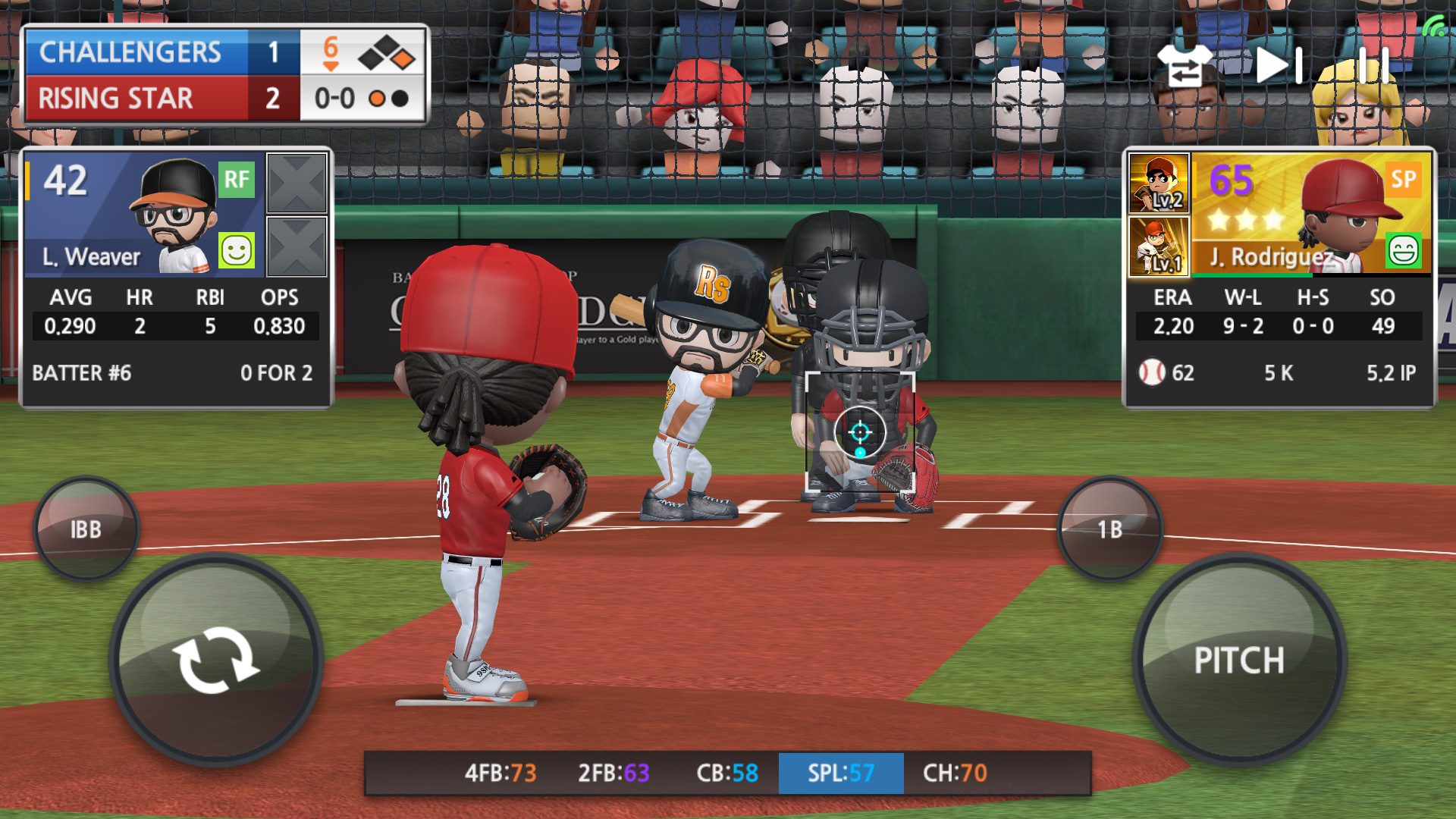Tap the baseball icon beside the pitch count 62
This screenshot has height=819, width=1456.
(1153, 372)
